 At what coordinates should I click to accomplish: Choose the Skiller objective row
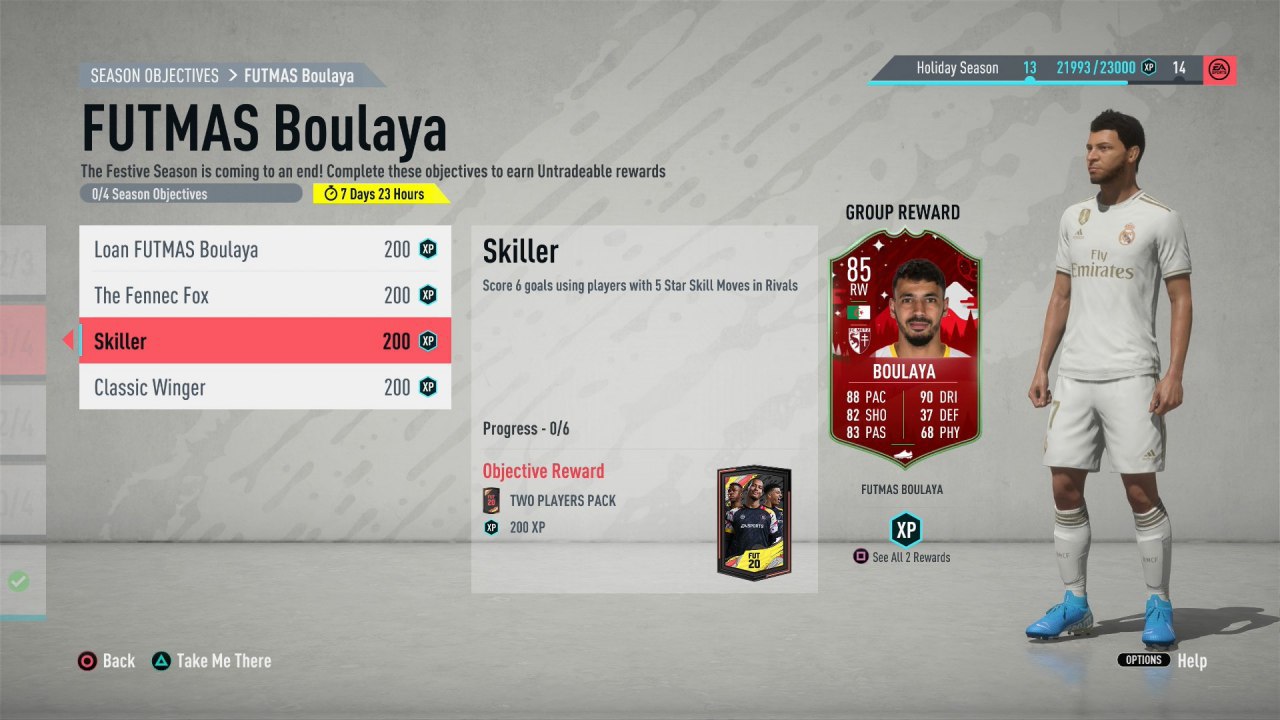pyautogui.click(x=265, y=341)
